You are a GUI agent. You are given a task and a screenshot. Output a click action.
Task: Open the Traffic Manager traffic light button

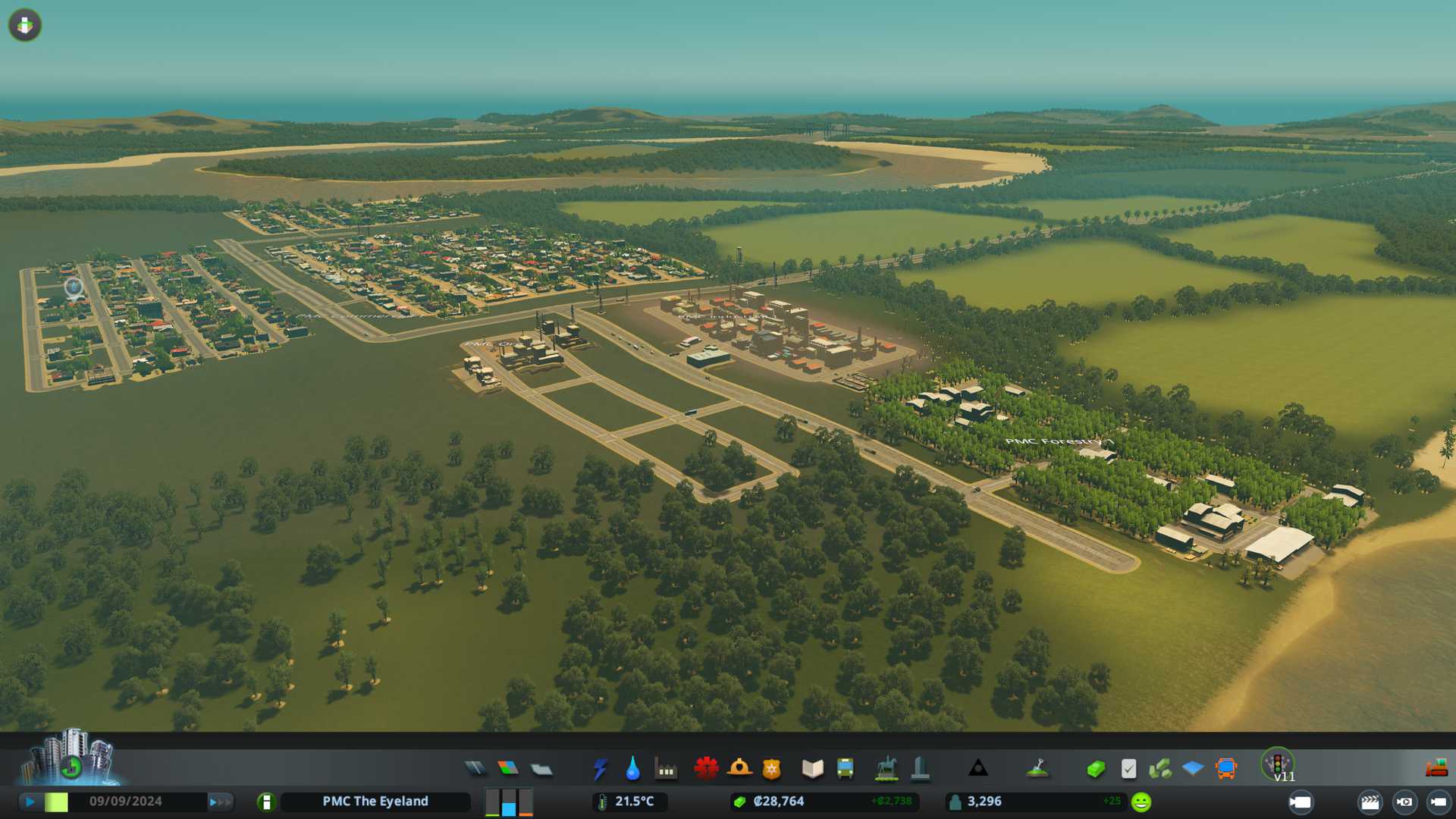1278,763
